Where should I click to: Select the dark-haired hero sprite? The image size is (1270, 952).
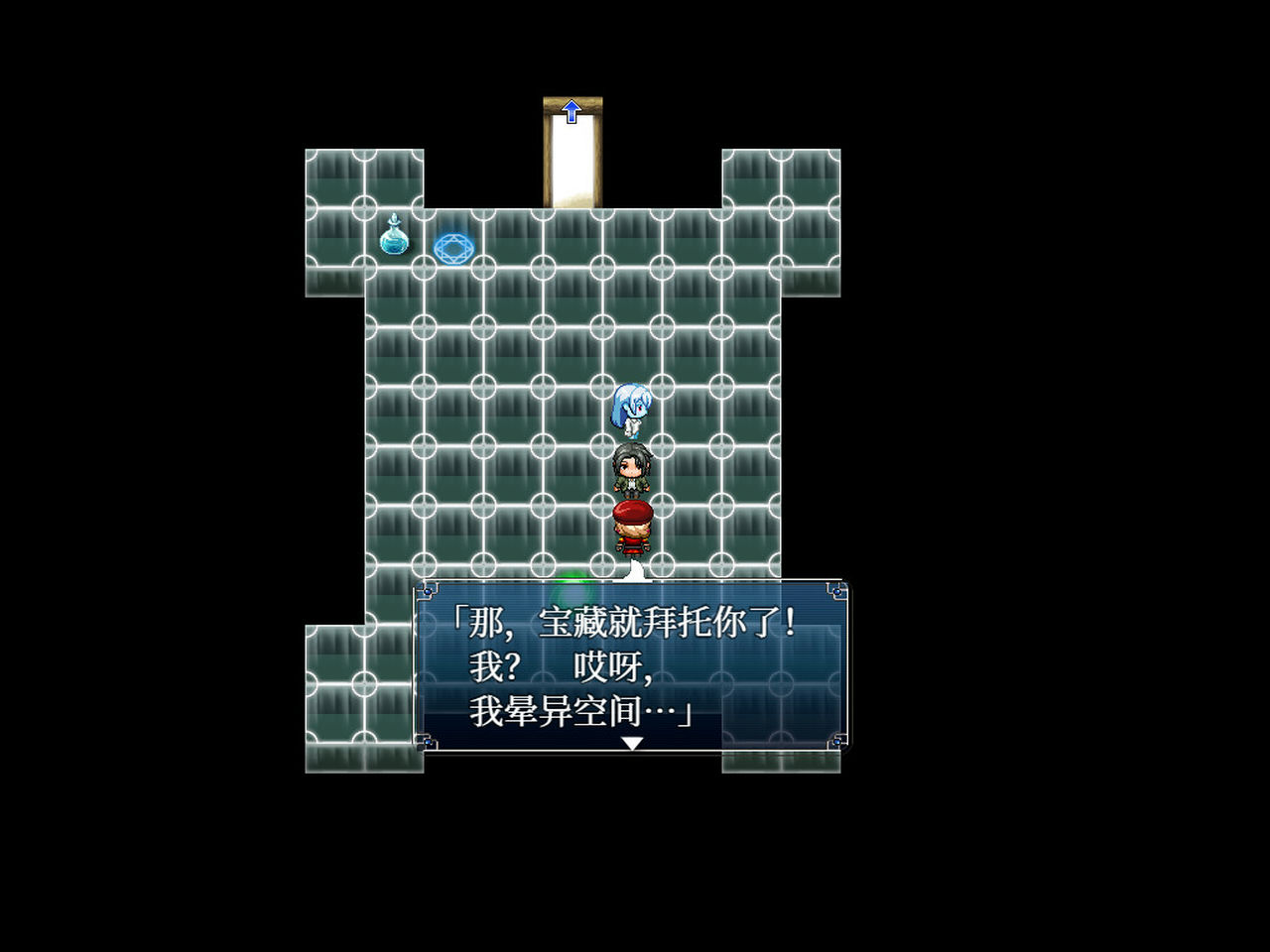pyautogui.click(x=634, y=469)
